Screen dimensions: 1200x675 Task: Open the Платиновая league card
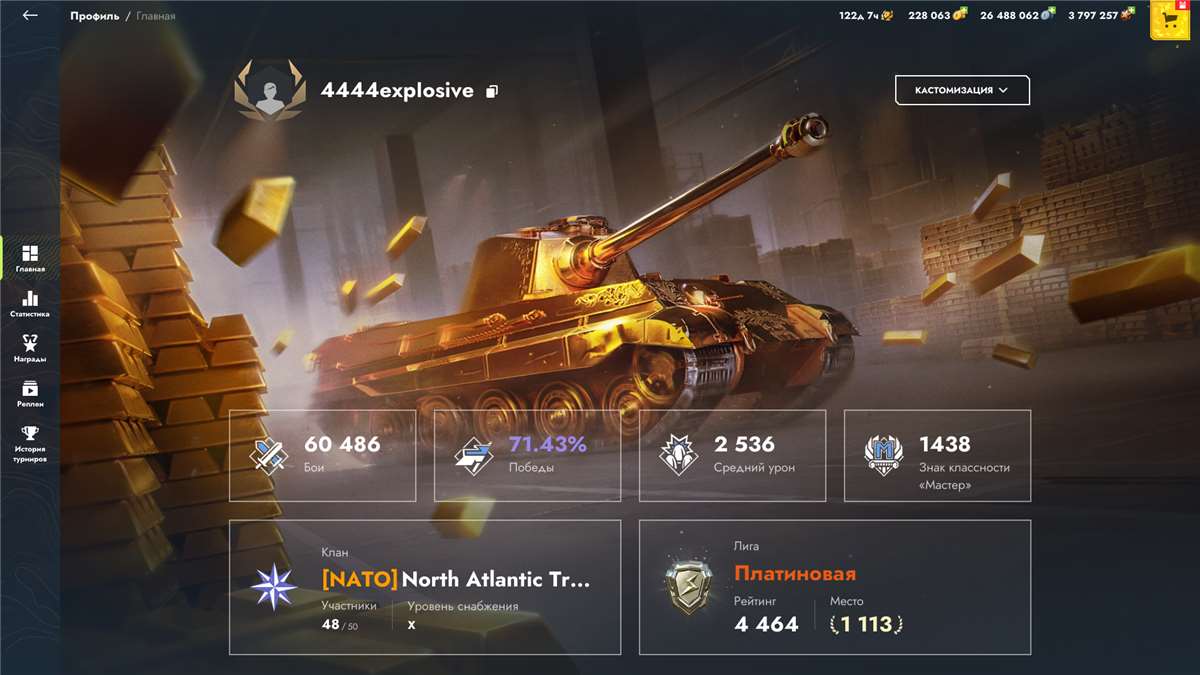(835, 587)
